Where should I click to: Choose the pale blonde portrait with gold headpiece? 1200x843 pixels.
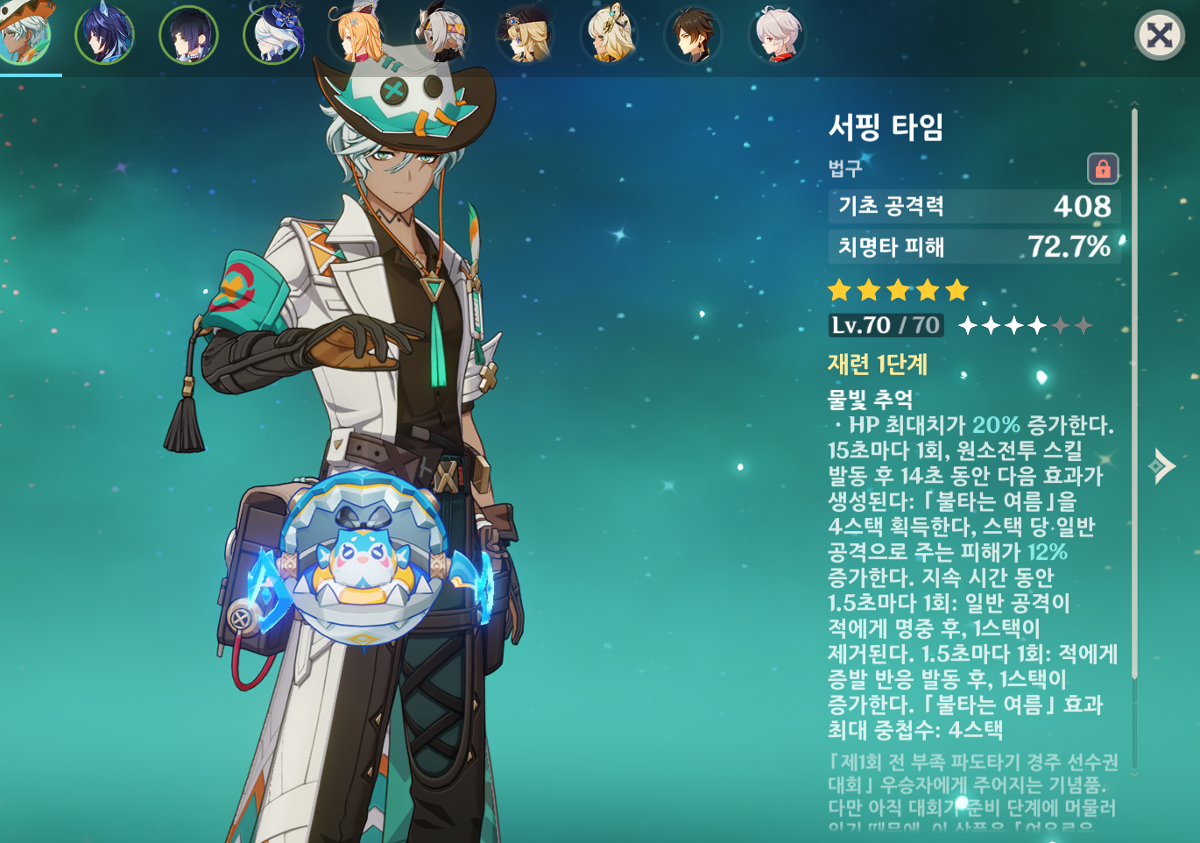tap(608, 35)
